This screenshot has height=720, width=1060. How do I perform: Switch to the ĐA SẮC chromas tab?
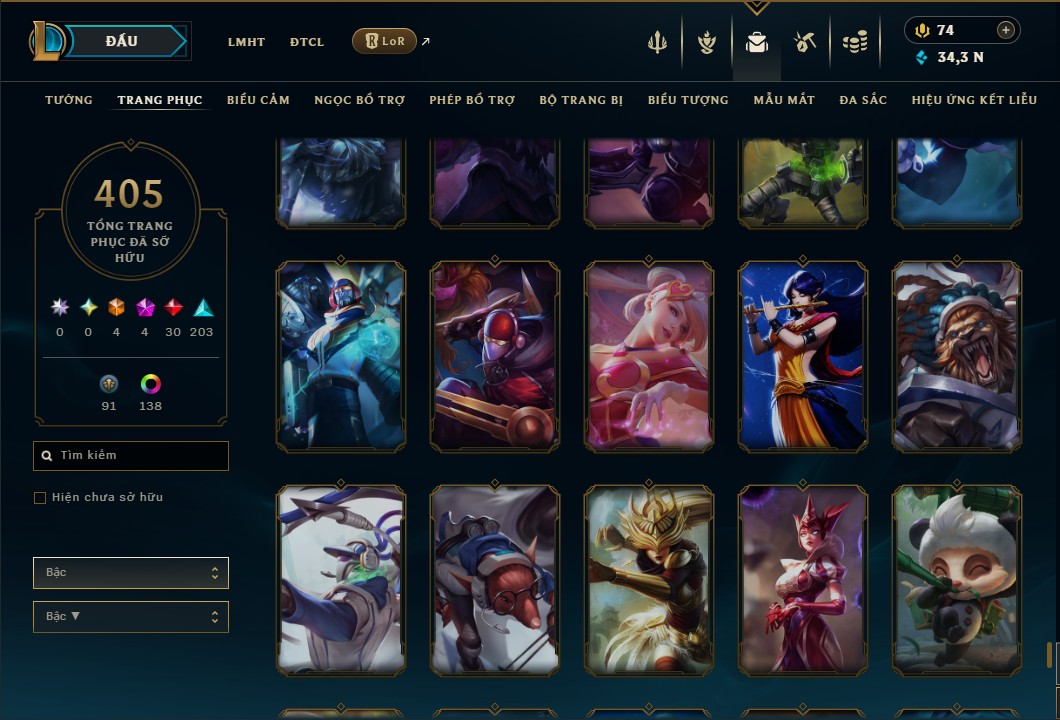[863, 100]
